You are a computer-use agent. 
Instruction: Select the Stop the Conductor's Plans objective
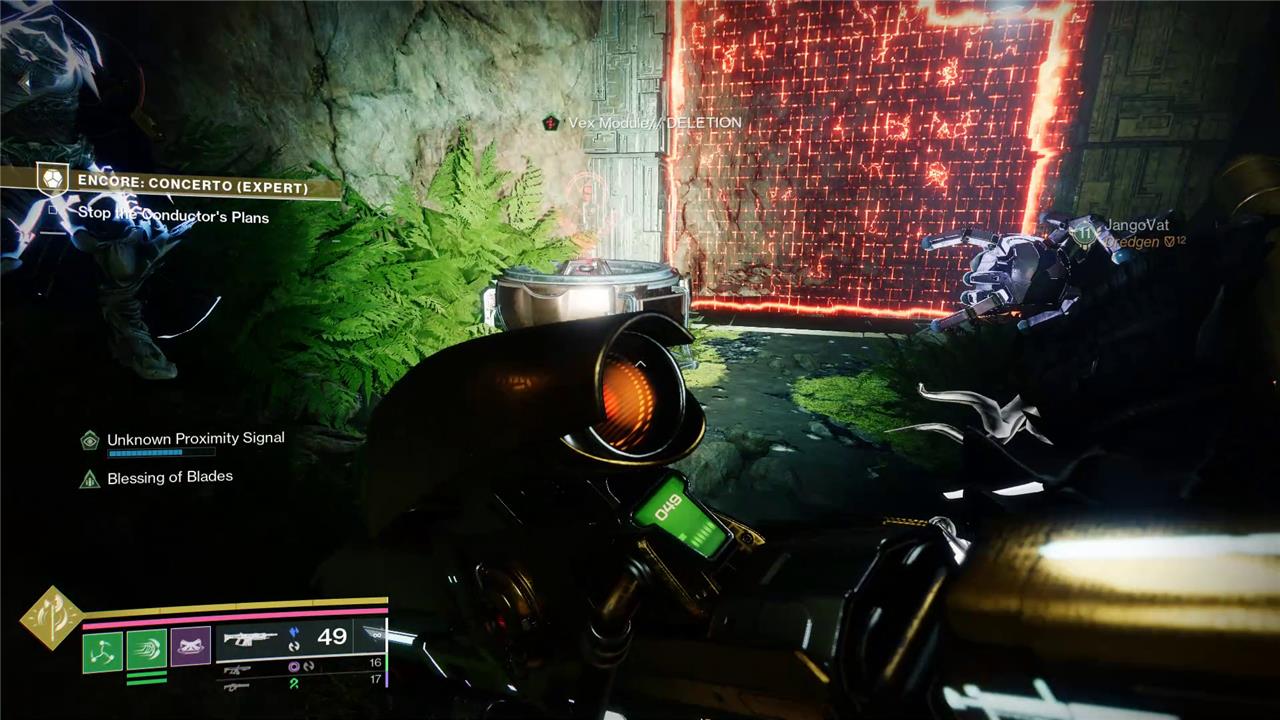click(172, 216)
